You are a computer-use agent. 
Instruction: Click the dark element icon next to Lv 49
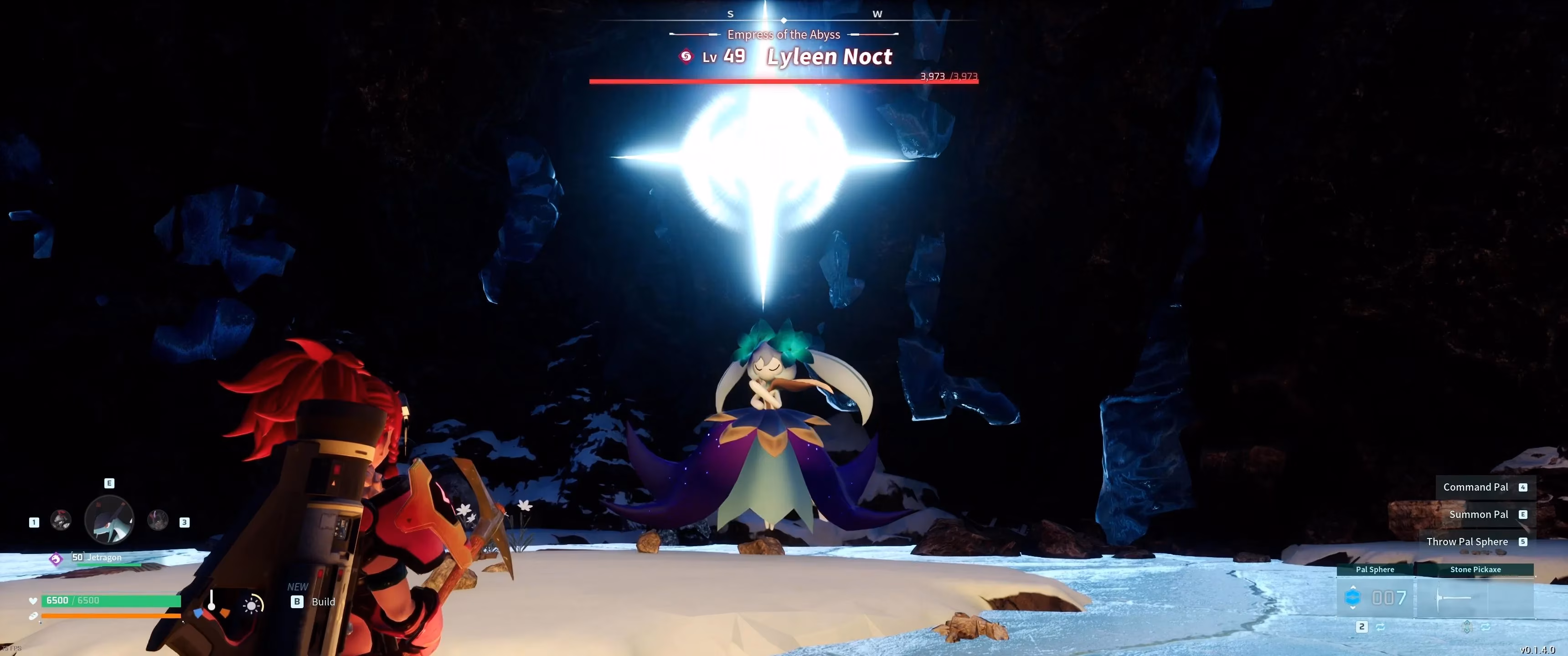(686, 56)
